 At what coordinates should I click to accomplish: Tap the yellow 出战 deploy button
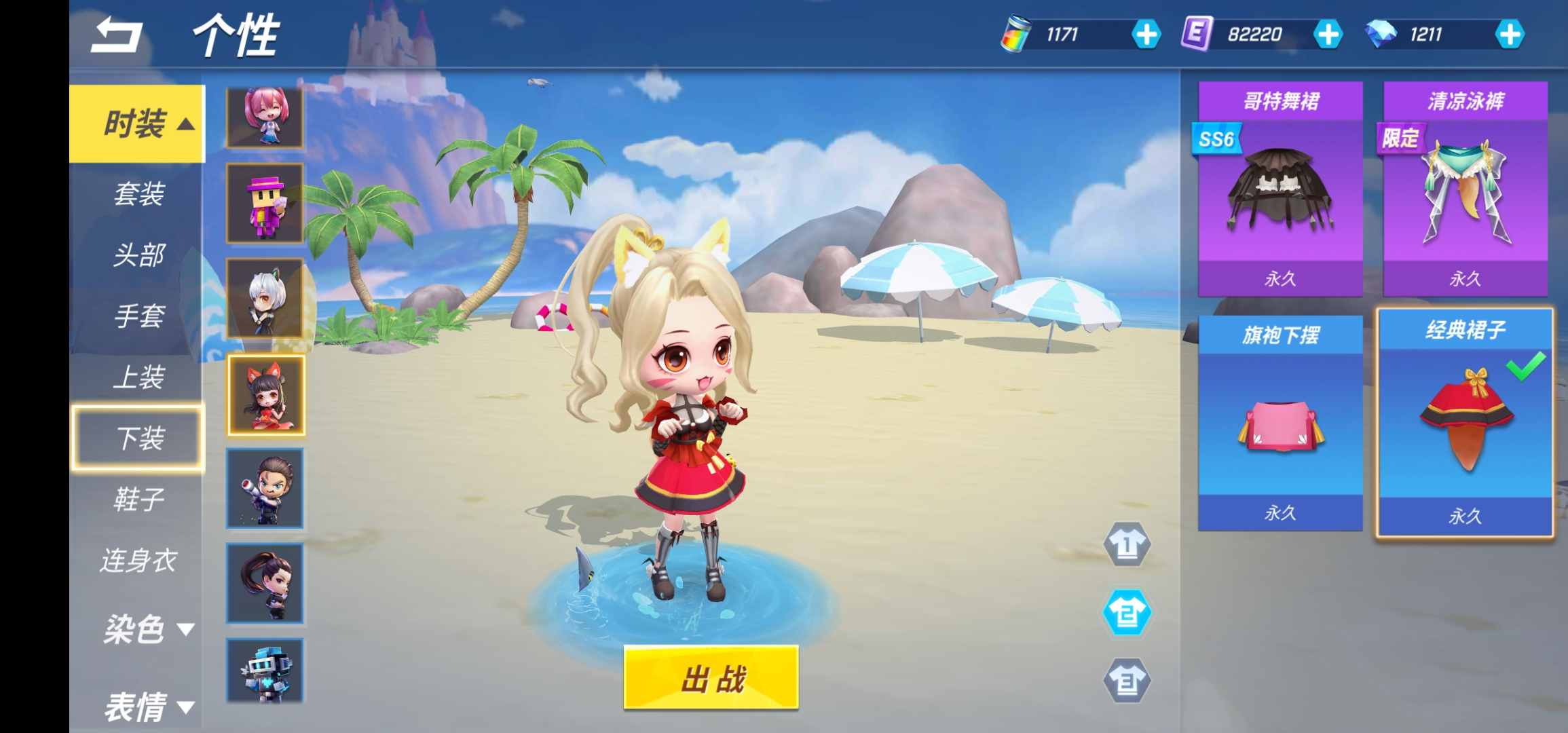[711, 677]
